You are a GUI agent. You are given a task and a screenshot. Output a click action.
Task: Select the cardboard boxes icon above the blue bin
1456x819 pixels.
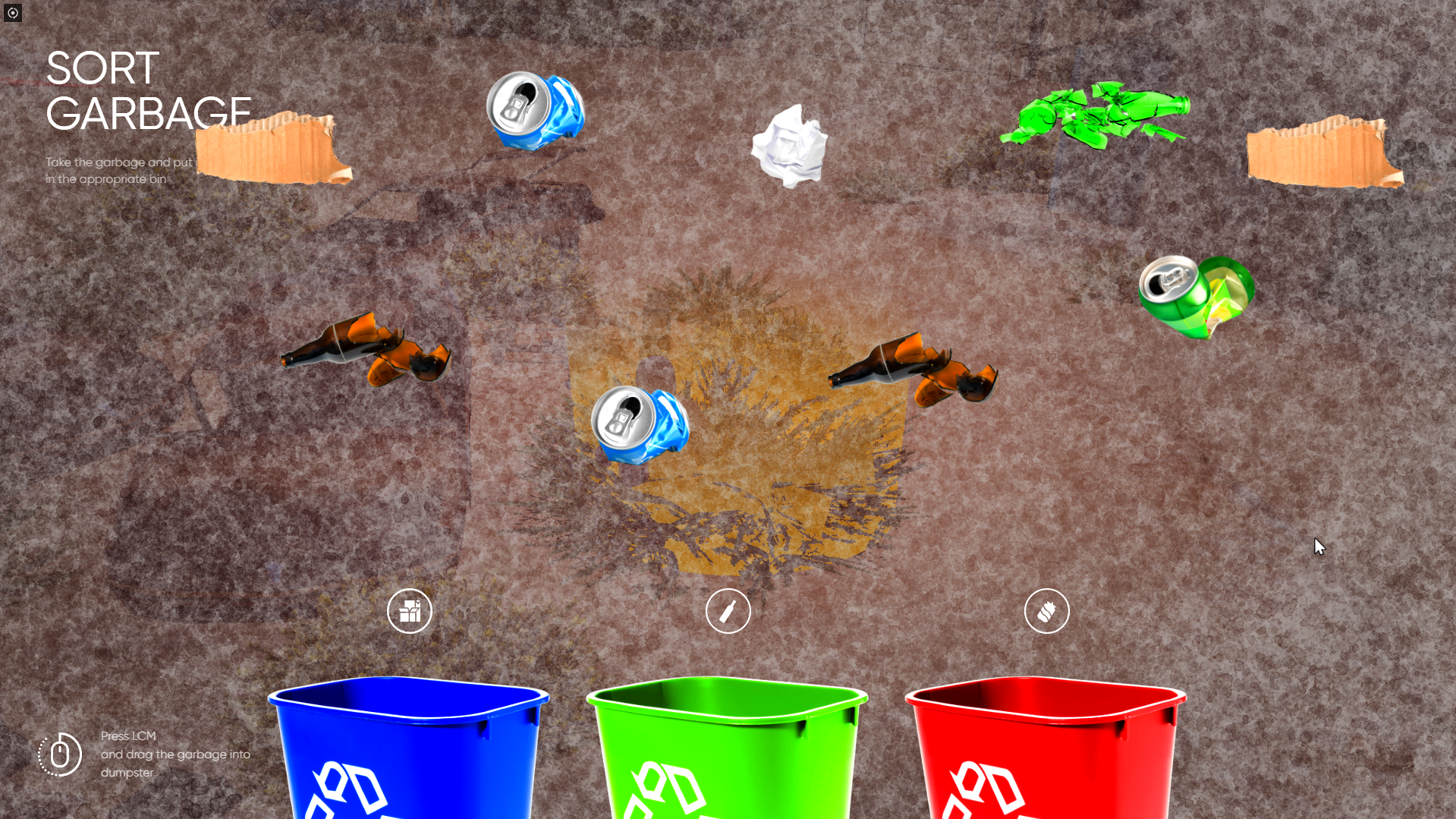pyautogui.click(x=410, y=610)
